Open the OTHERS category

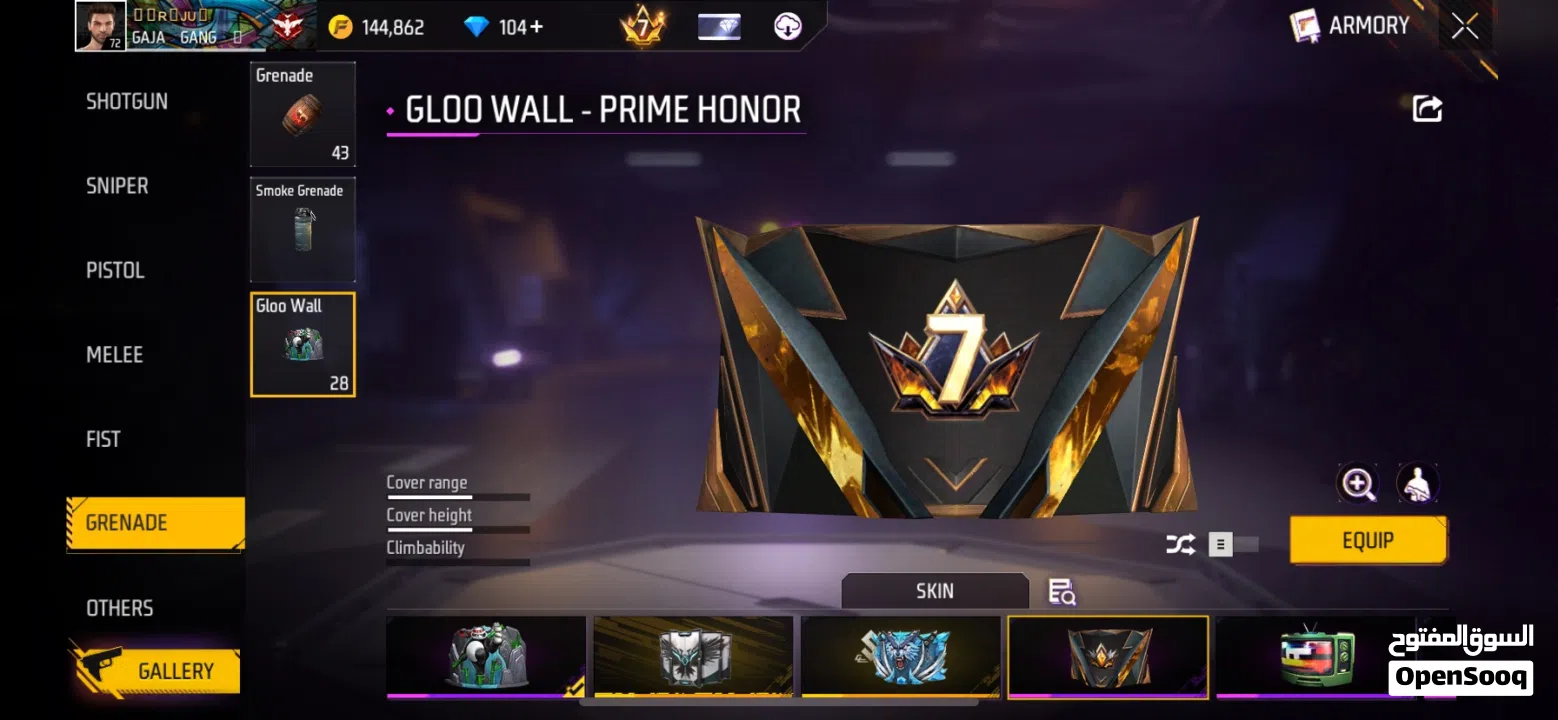(x=119, y=608)
